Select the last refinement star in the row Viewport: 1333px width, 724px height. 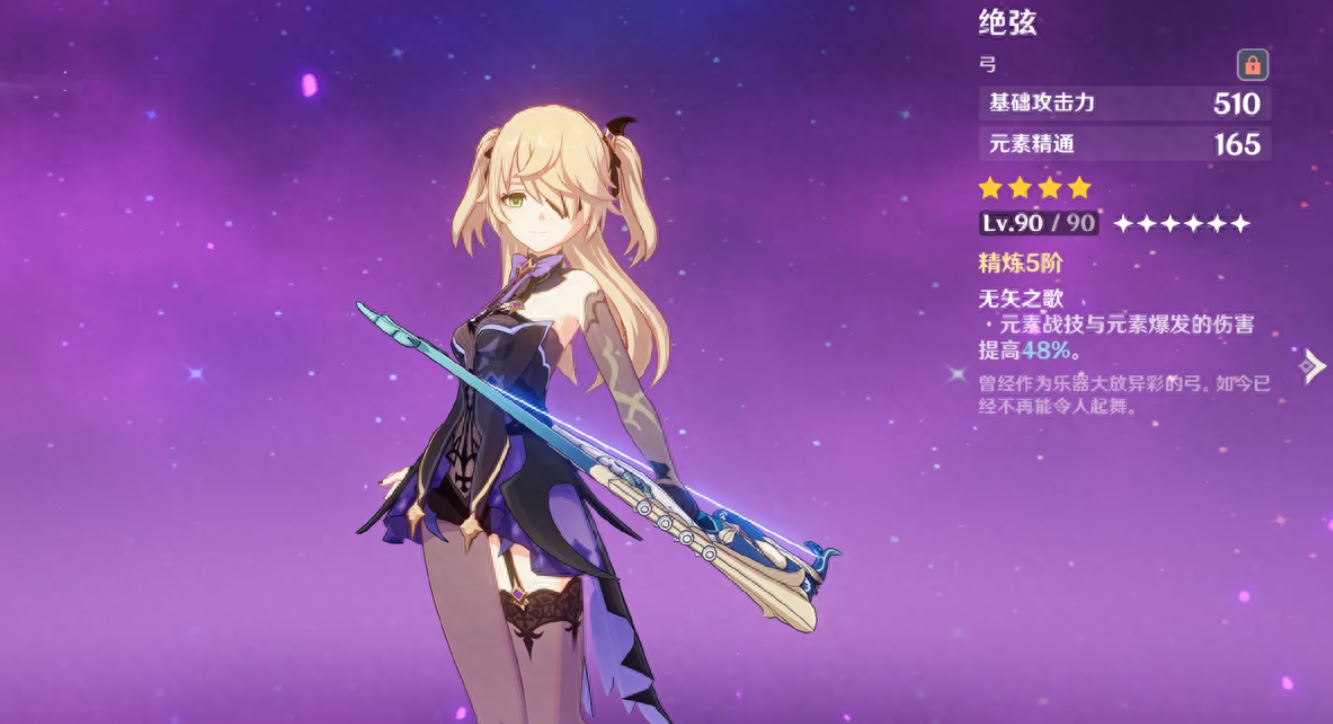pos(1240,223)
